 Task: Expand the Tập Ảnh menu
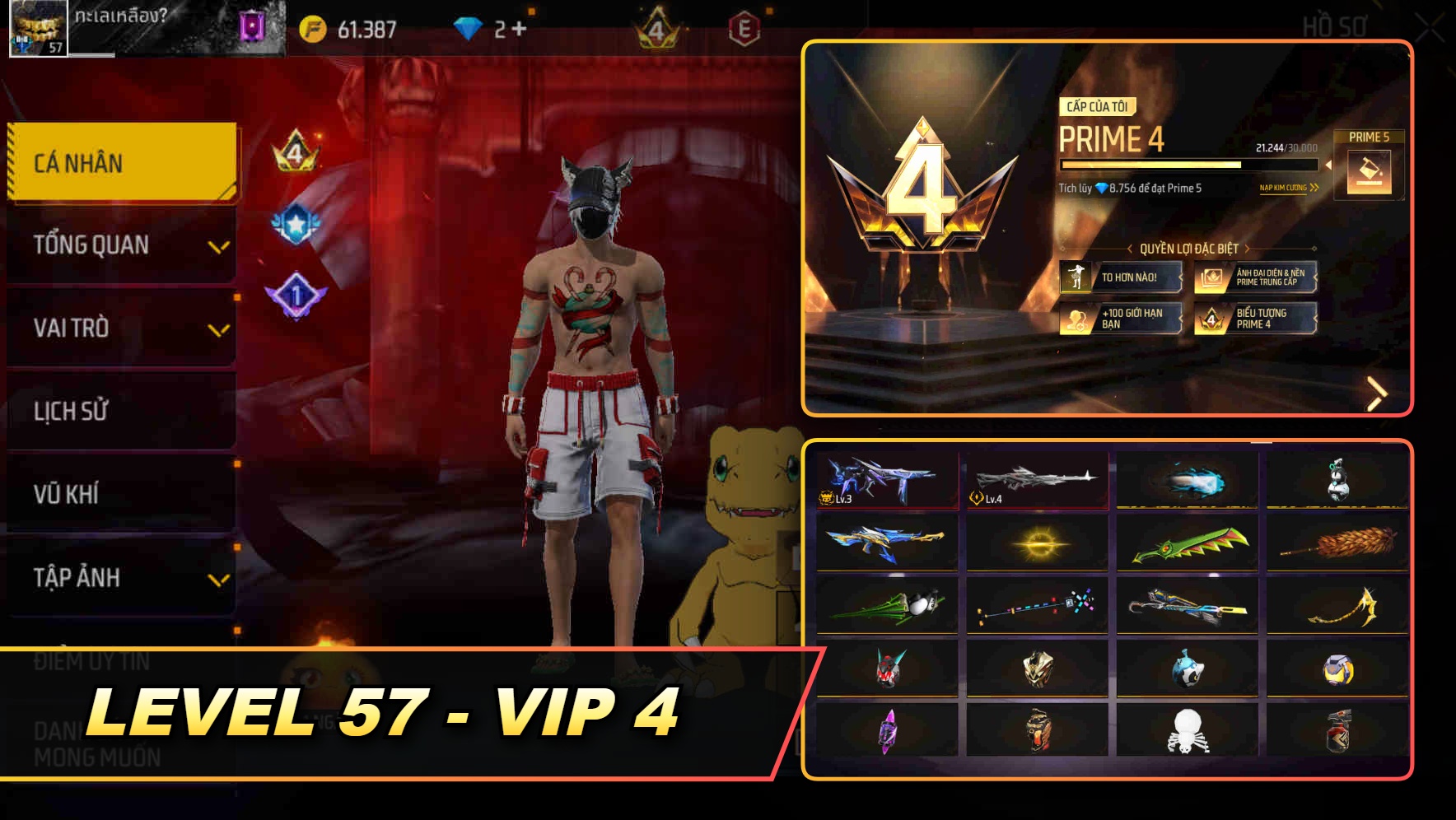coord(122,578)
